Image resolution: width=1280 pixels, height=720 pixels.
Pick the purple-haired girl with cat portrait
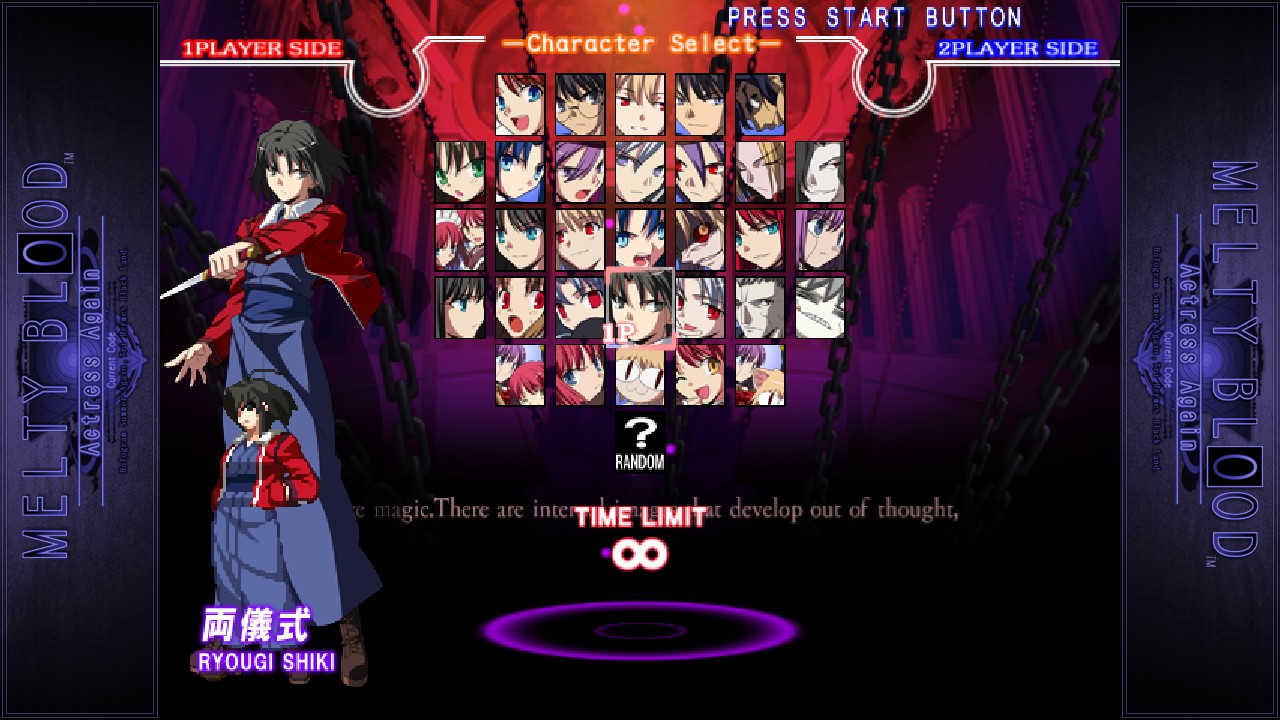click(760, 375)
